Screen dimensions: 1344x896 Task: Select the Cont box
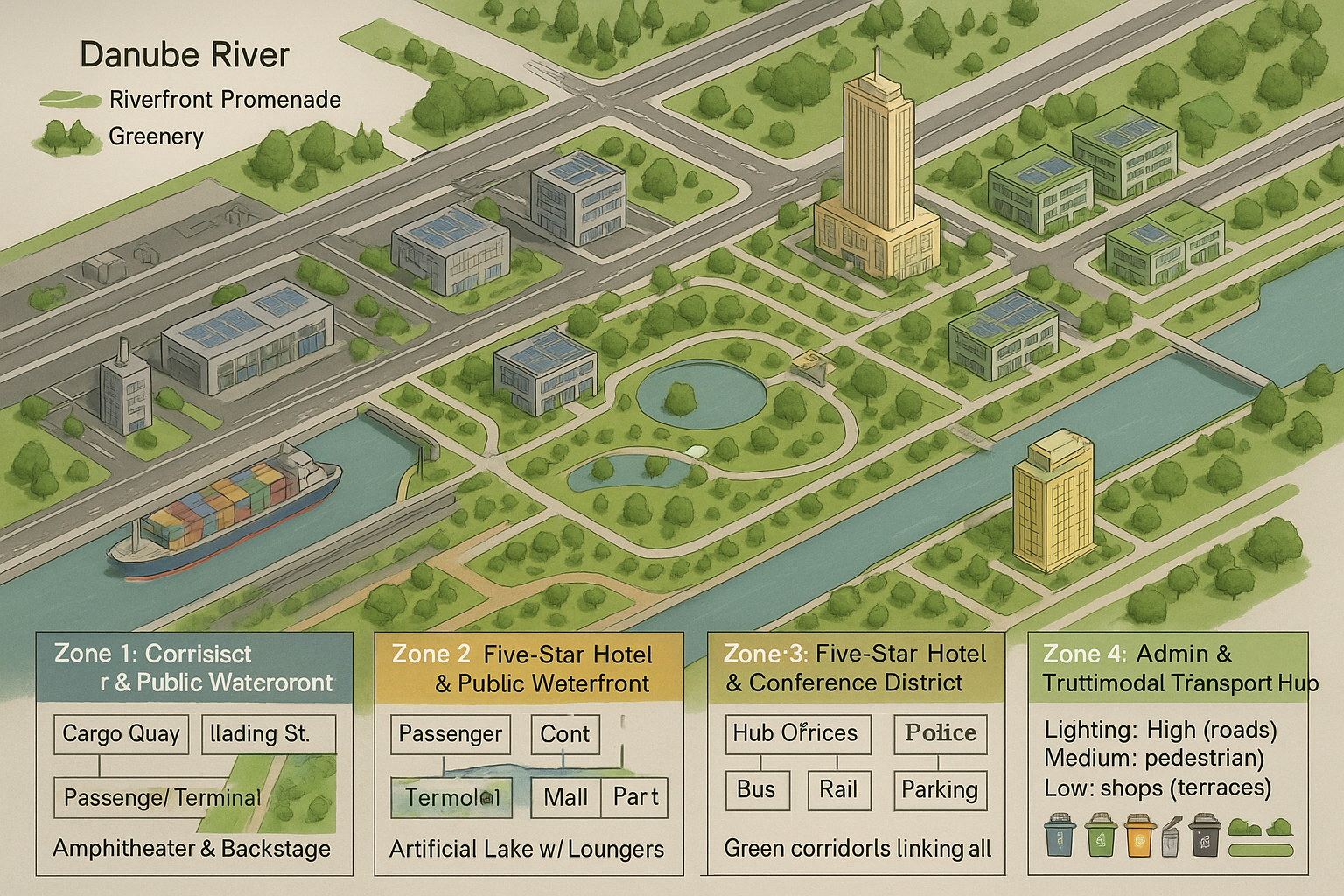click(x=565, y=734)
